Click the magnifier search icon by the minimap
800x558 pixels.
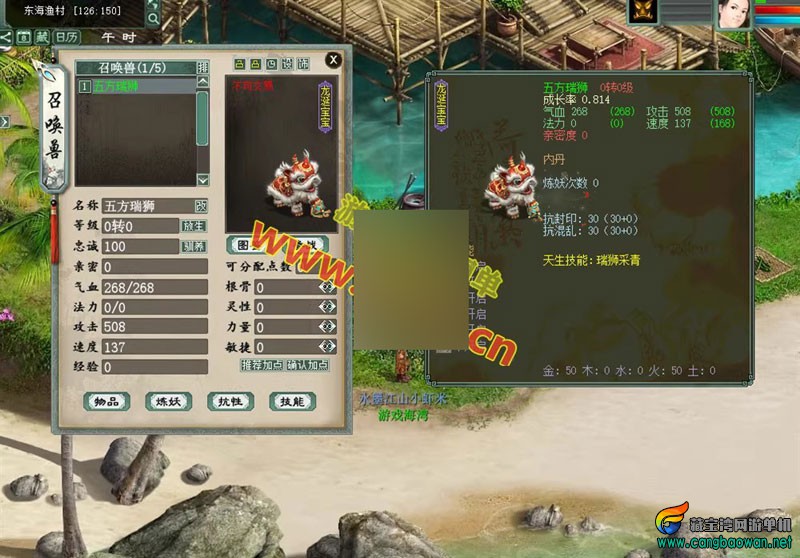click(153, 18)
